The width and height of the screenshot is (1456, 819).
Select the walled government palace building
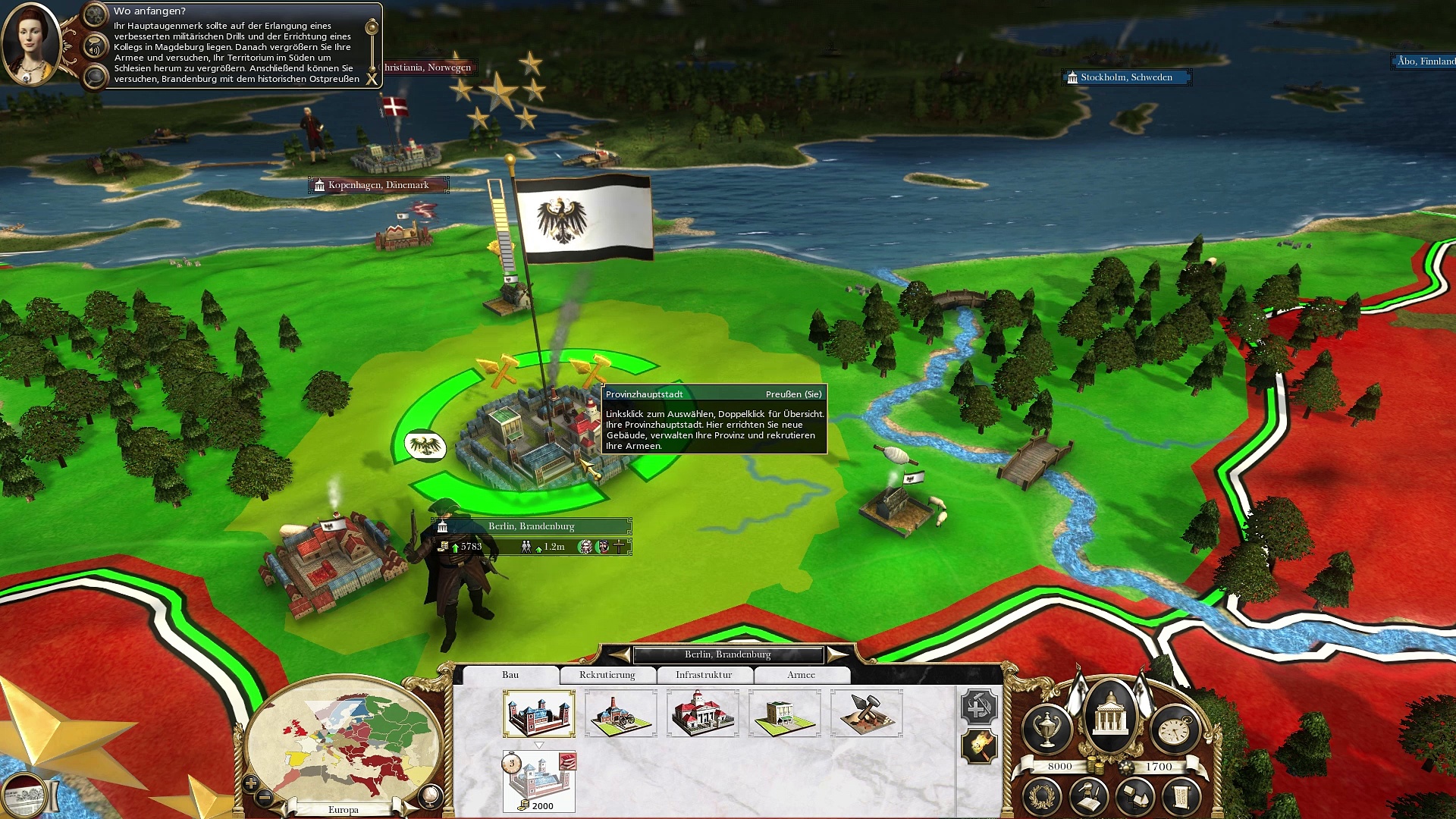pos(538,714)
